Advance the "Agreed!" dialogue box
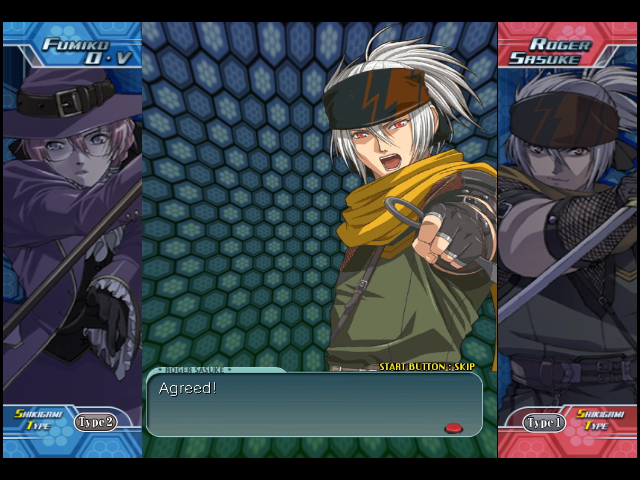The image size is (640, 480). tap(314, 404)
